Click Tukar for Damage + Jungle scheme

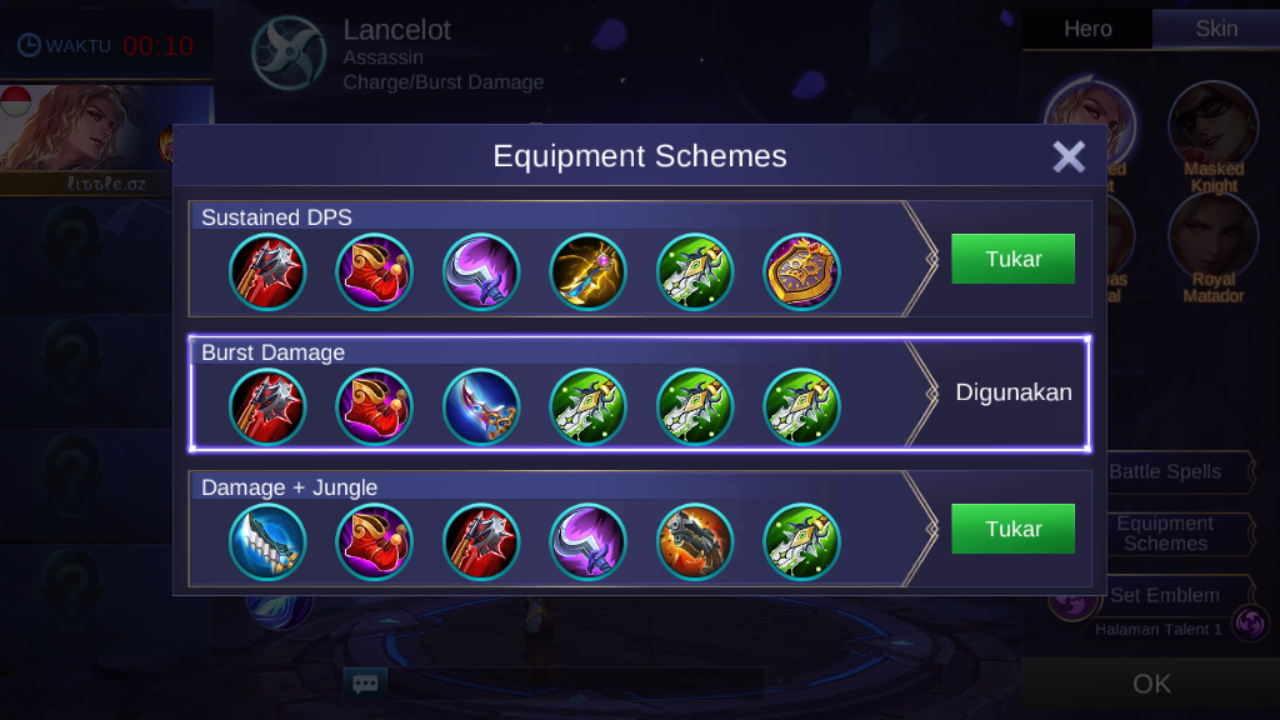coord(1013,529)
